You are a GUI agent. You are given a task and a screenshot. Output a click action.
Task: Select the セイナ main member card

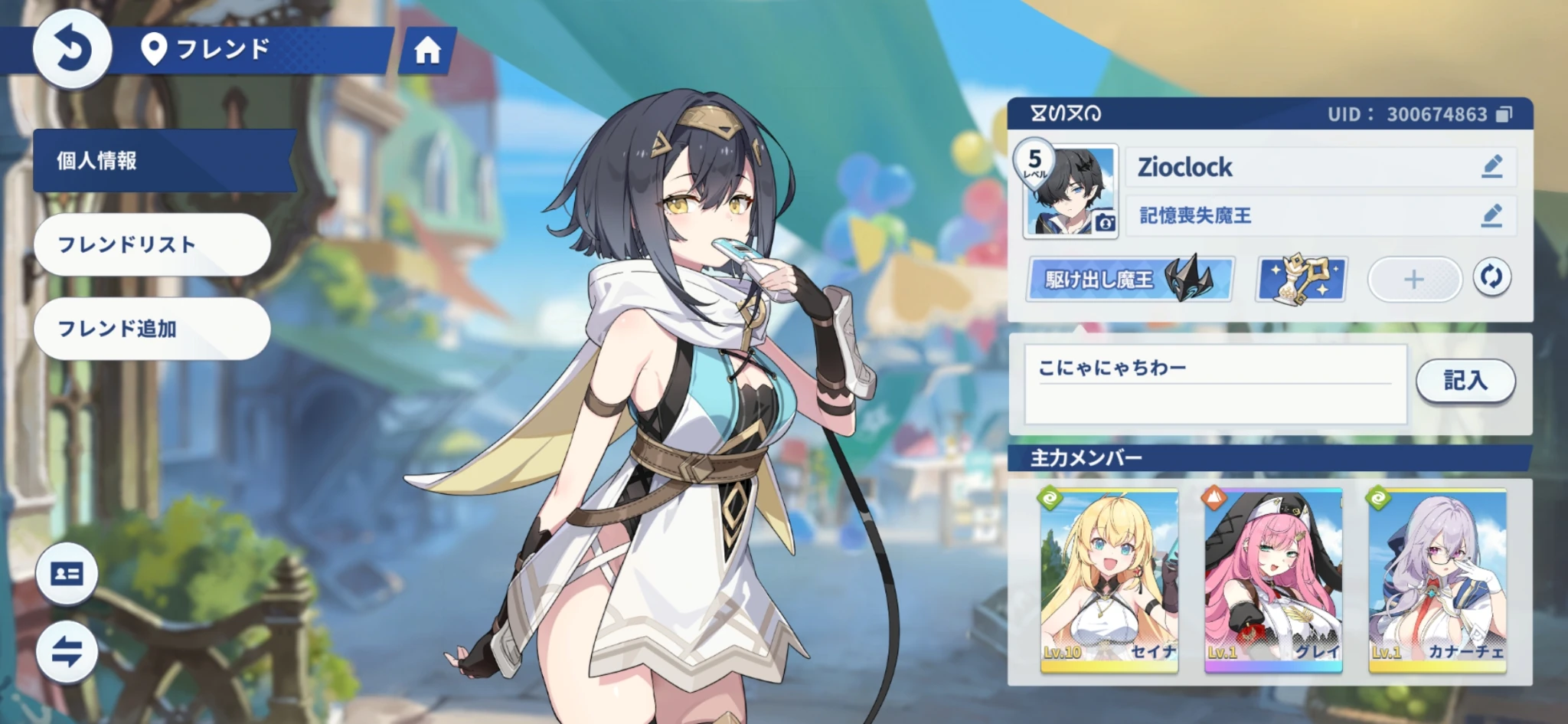[1109, 581]
